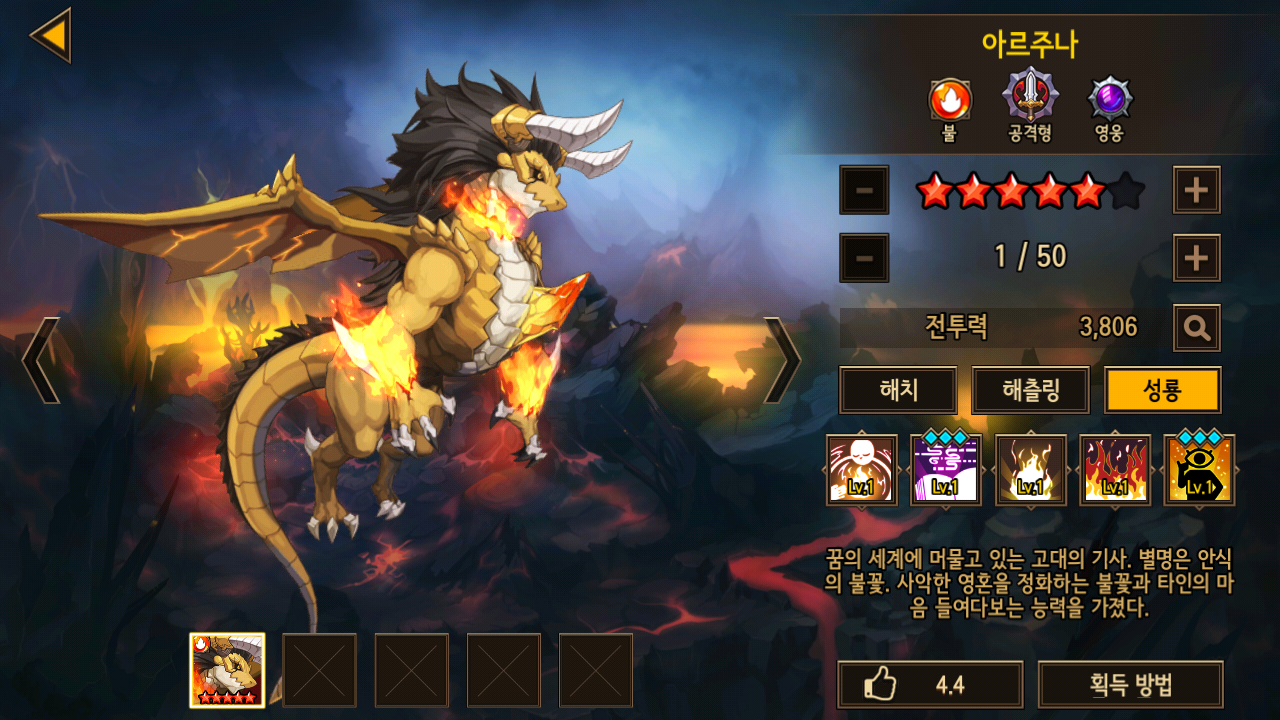Select the Arjuna dragon portrait thumbnail
This screenshot has width=1280, height=720.
coord(227,670)
